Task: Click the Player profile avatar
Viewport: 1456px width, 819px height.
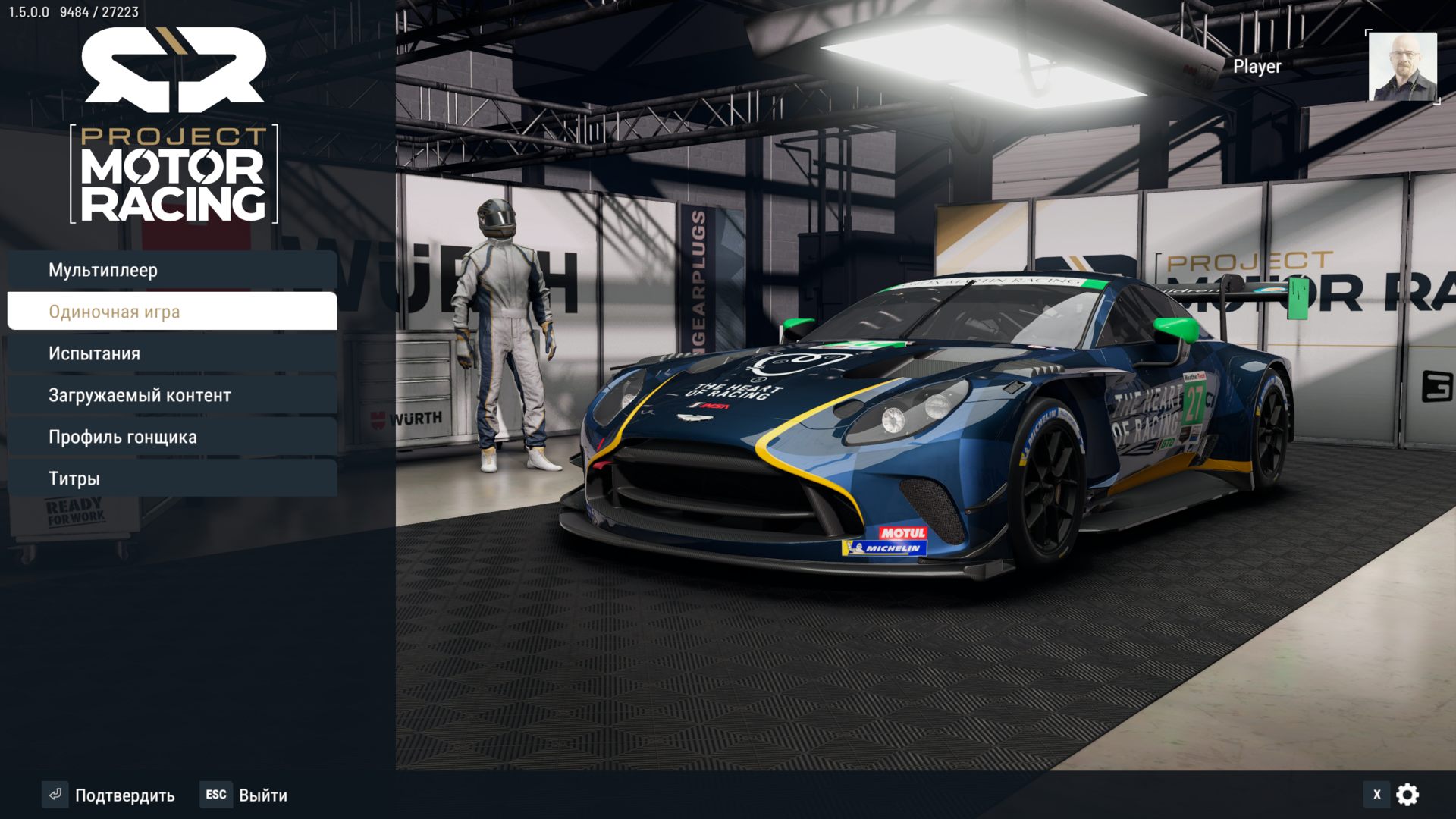Action: [x=1402, y=67]
